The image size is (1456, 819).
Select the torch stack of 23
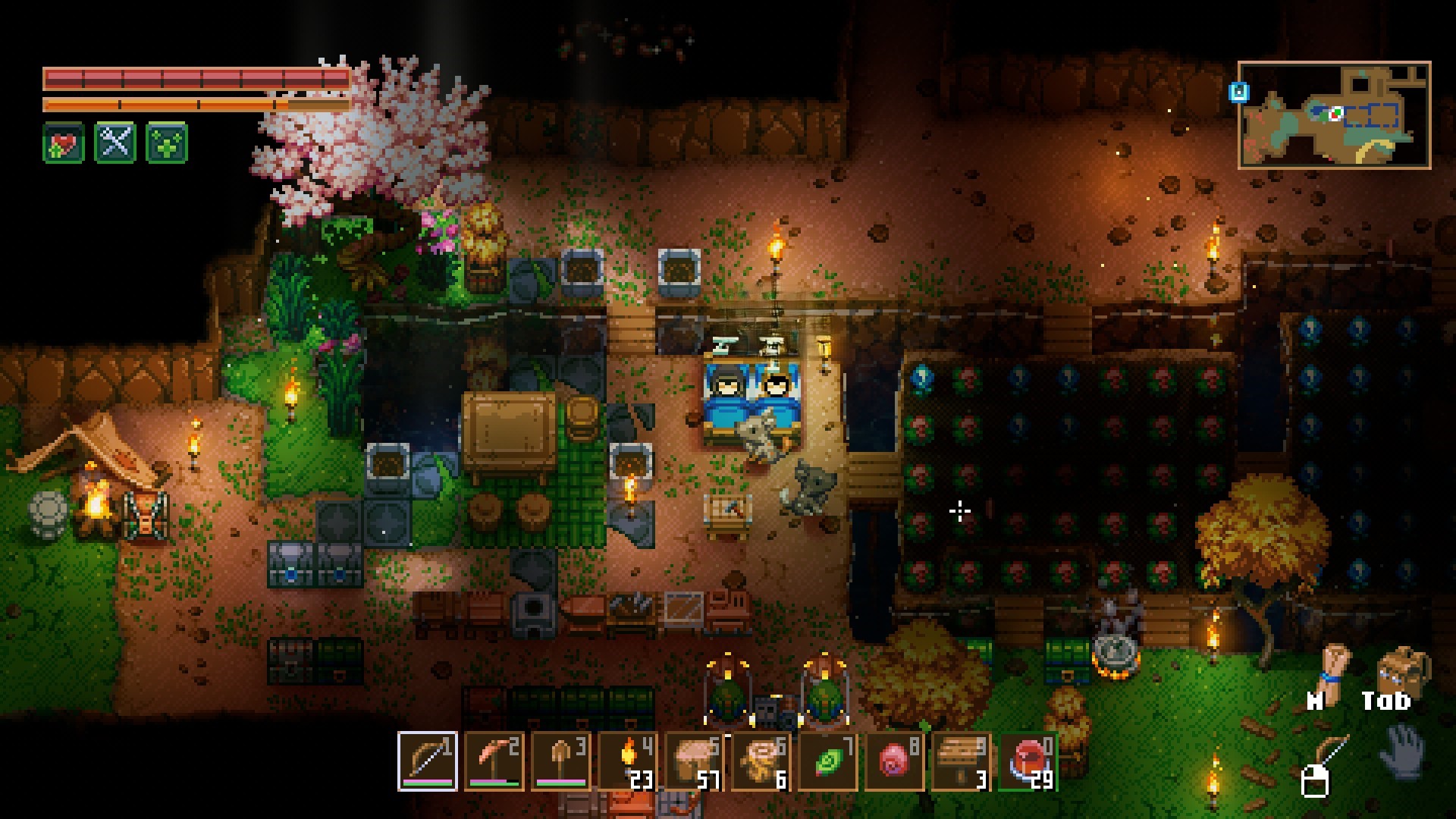click(x=627, y=761)
